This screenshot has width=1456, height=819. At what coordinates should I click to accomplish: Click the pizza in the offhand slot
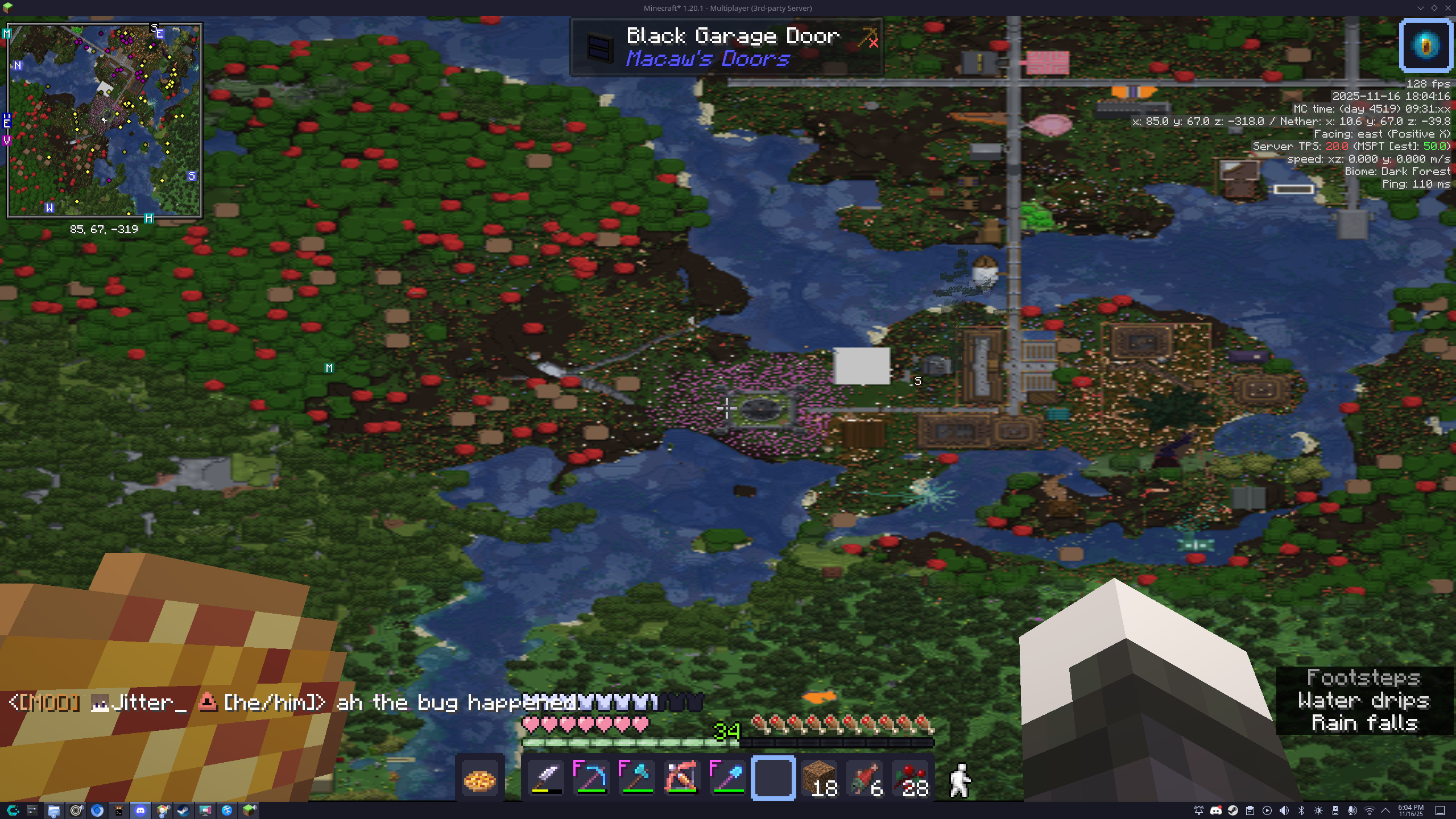pos(479,779)
